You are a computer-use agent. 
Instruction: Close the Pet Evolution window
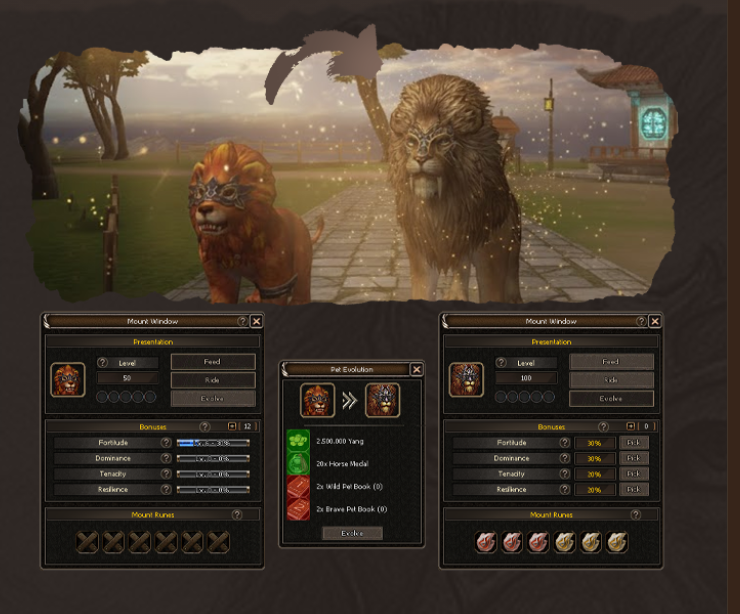416,369
